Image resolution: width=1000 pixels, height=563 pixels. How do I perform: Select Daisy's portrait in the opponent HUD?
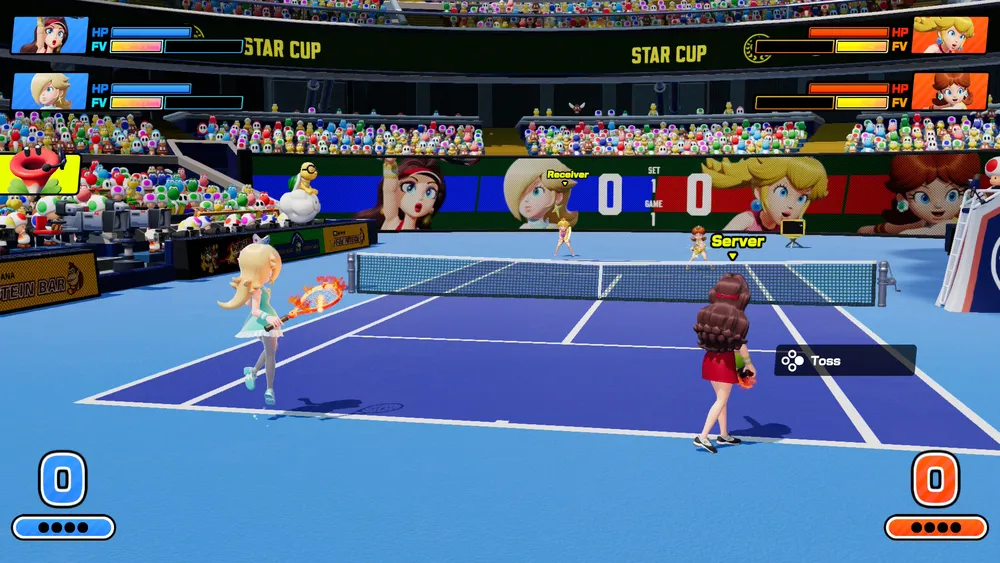[949, 91]
